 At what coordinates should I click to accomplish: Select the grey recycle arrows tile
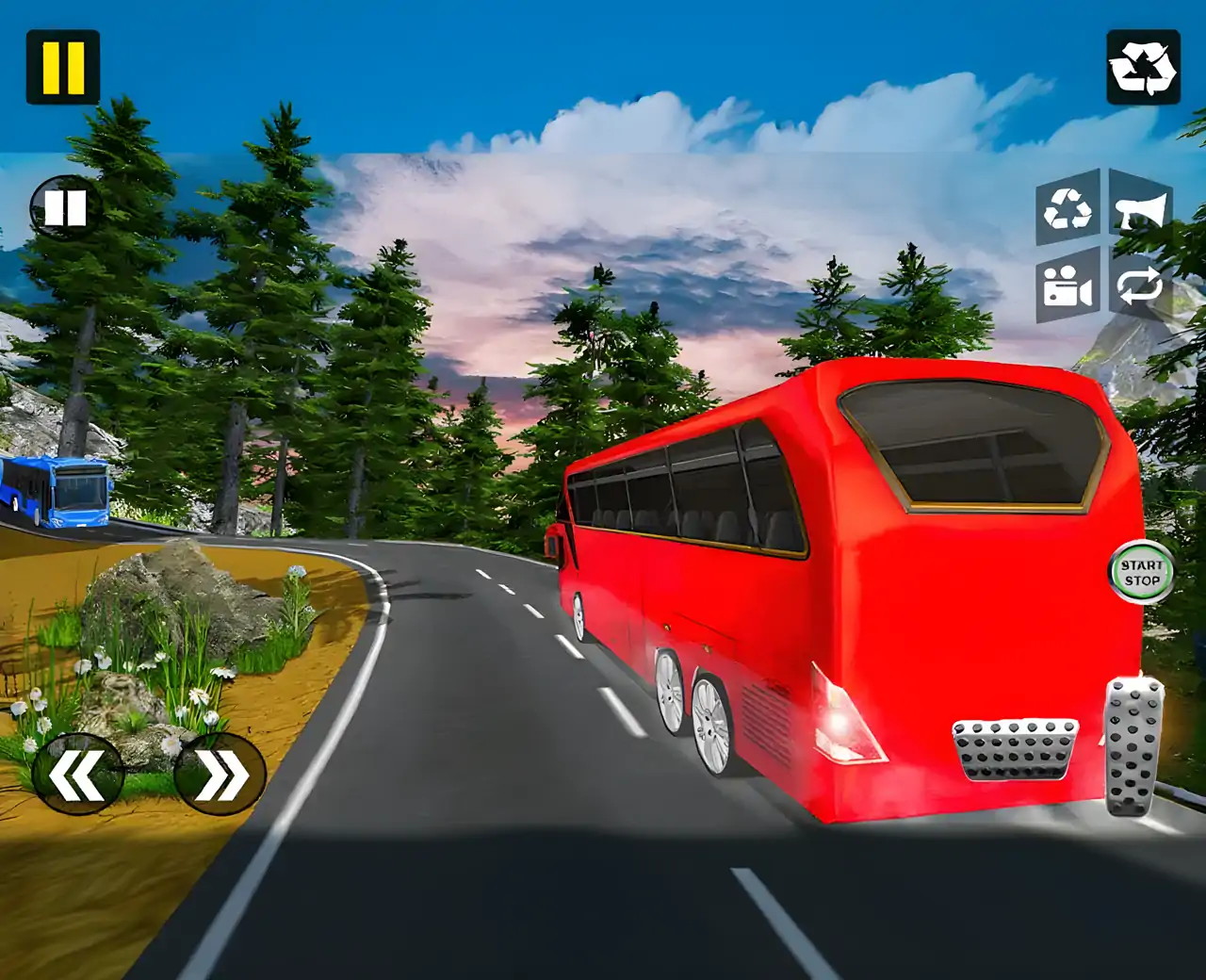pyautogui.click(x=1067, y=208)
